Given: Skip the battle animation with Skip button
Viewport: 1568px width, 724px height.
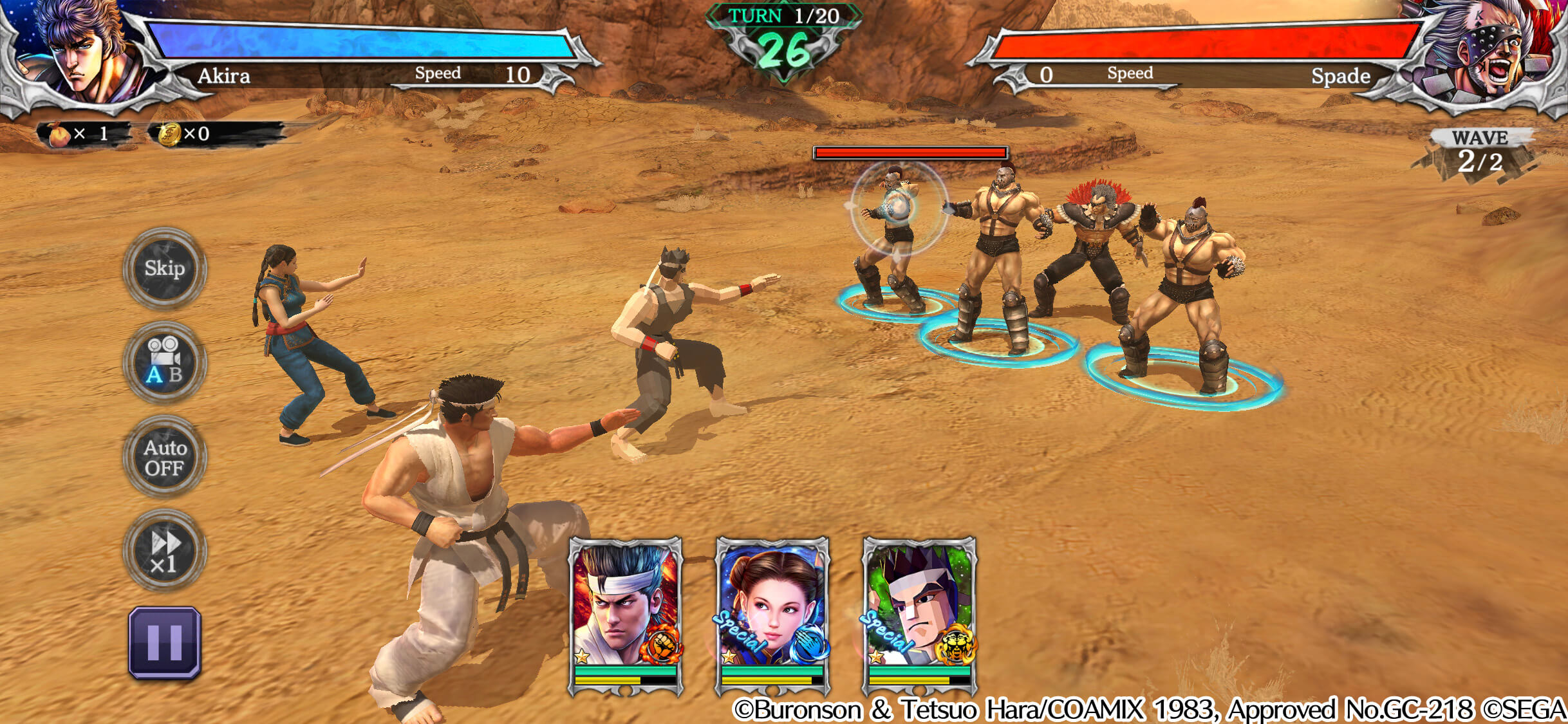Looking at the screenshot, I should point(165,268).
